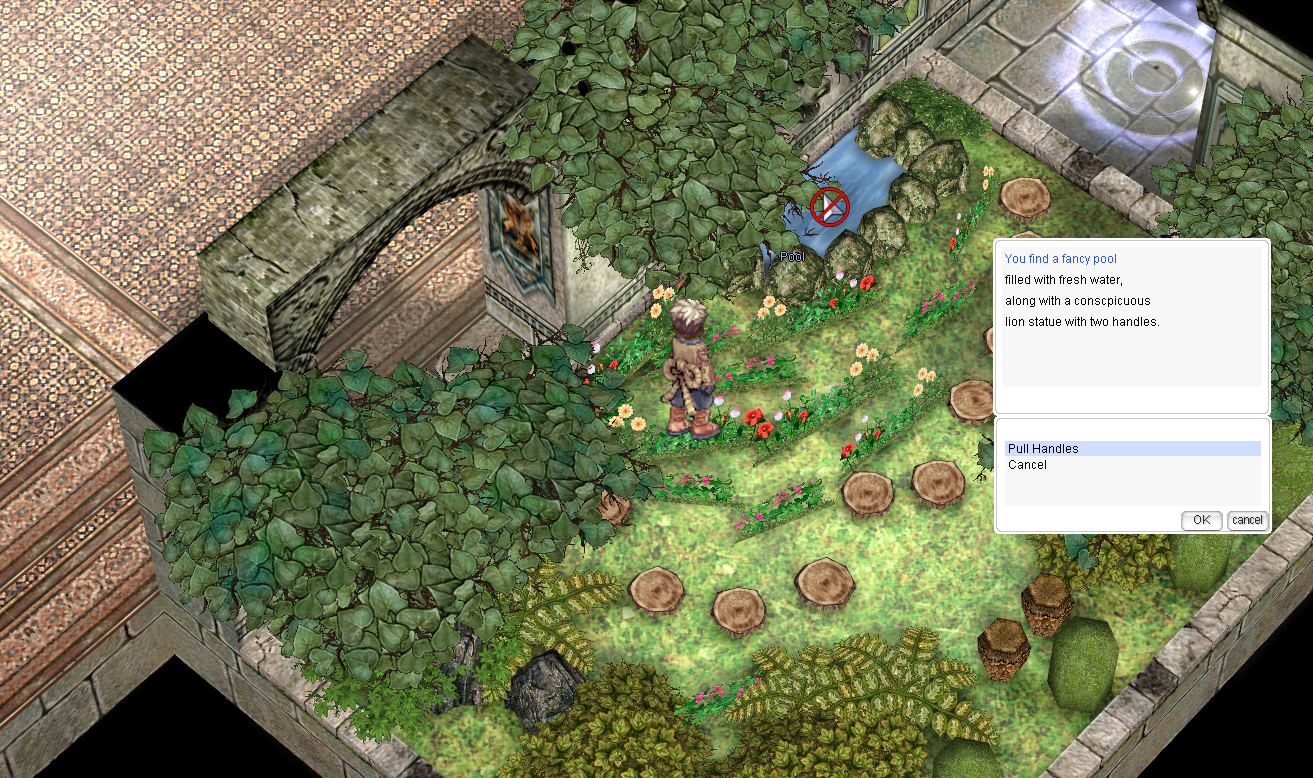Screen dimensions: 1313x778
Task: Click the cancel button beside OK
Action: point(1247,520)
